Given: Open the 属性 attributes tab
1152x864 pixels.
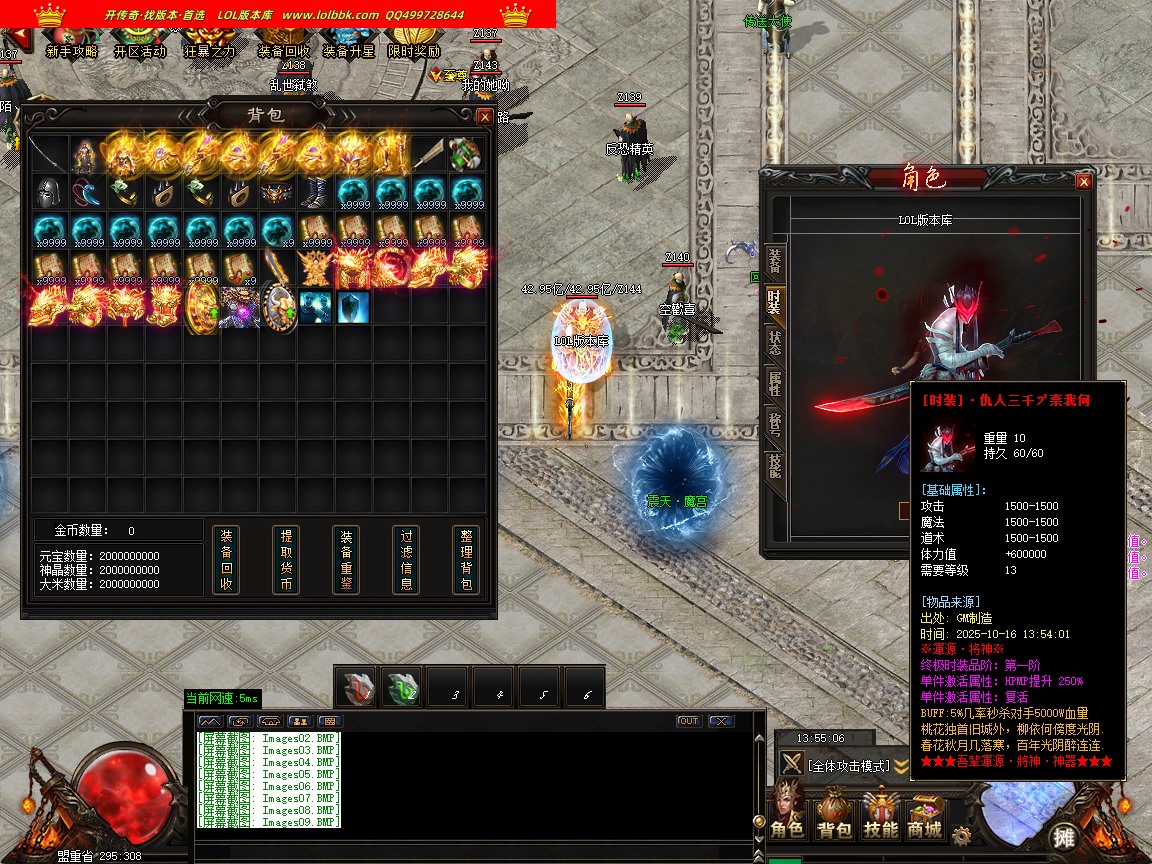Looking at the screenshot, I should pyautogui.click(x=774, y=381).
